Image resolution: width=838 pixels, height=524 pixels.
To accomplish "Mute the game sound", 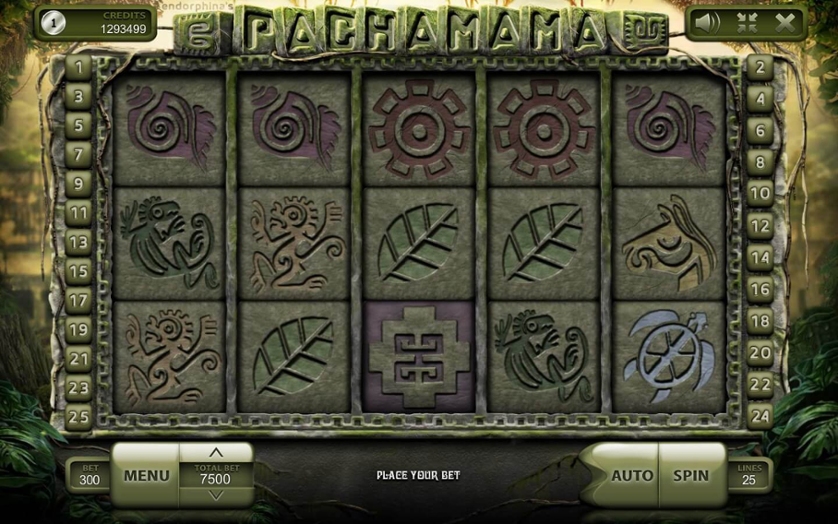I will tap(706, 22).
